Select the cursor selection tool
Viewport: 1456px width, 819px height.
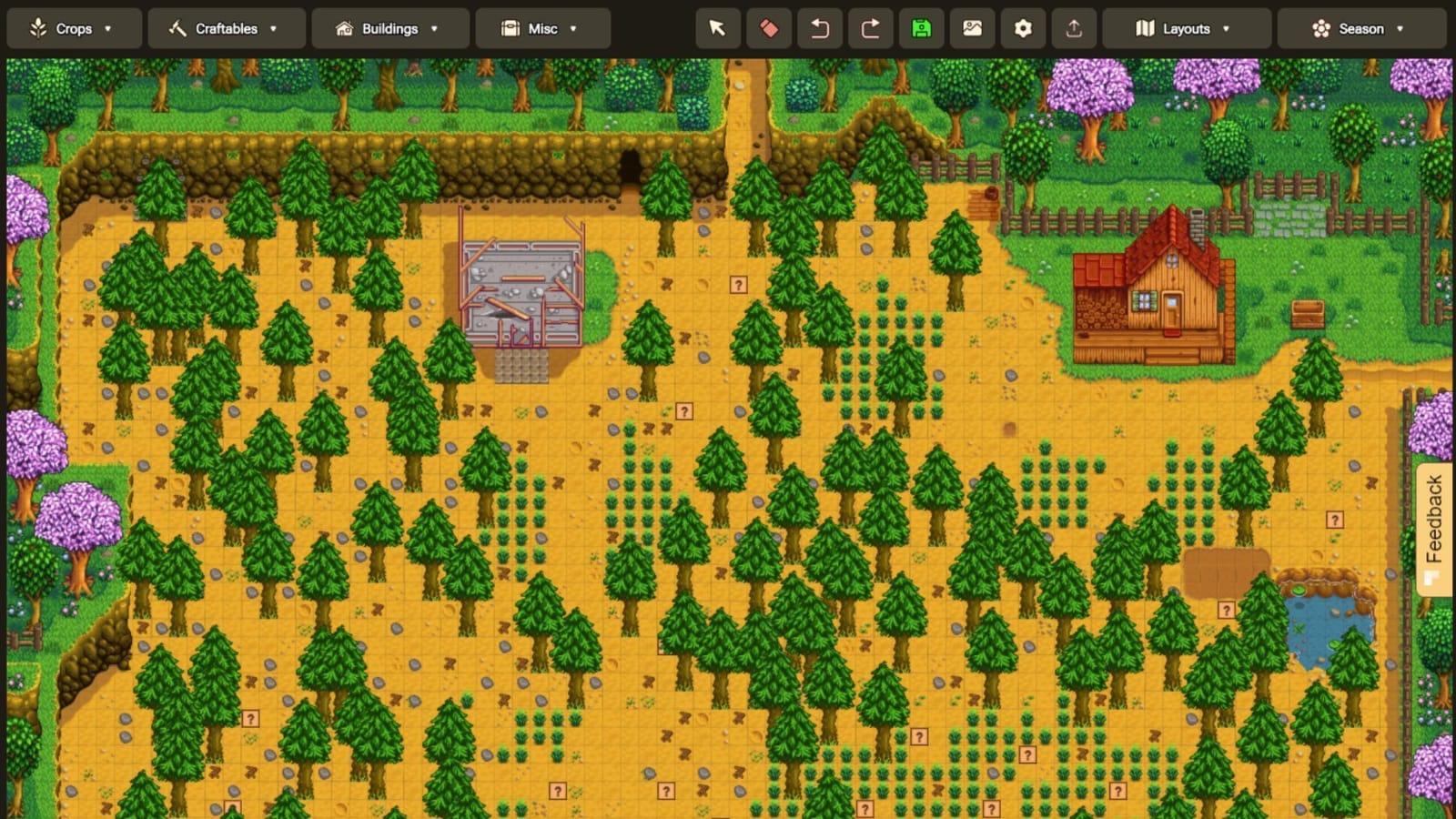coord(717,28)
